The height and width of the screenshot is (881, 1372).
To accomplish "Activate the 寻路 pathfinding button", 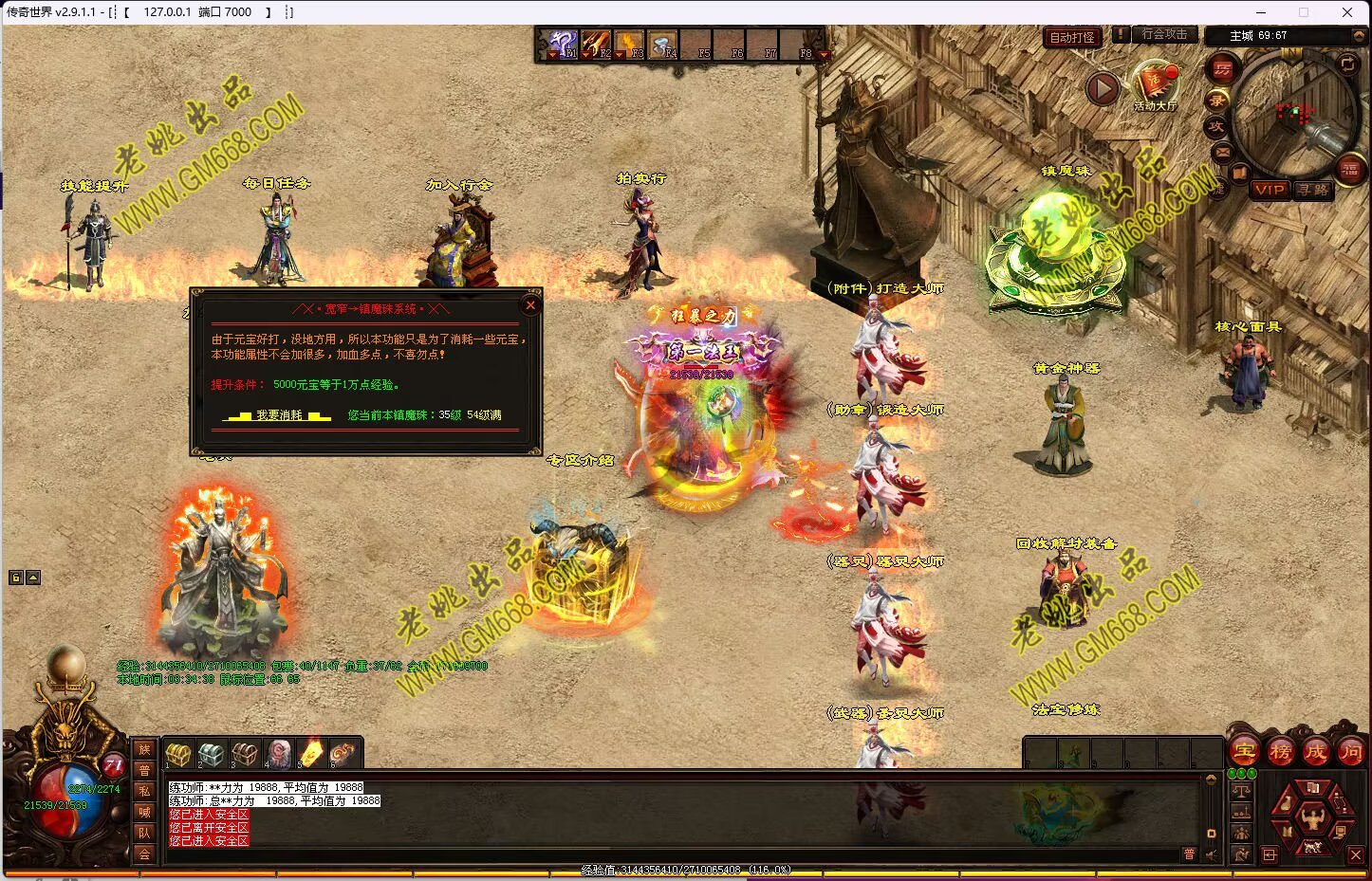I will click(1313, 190).
